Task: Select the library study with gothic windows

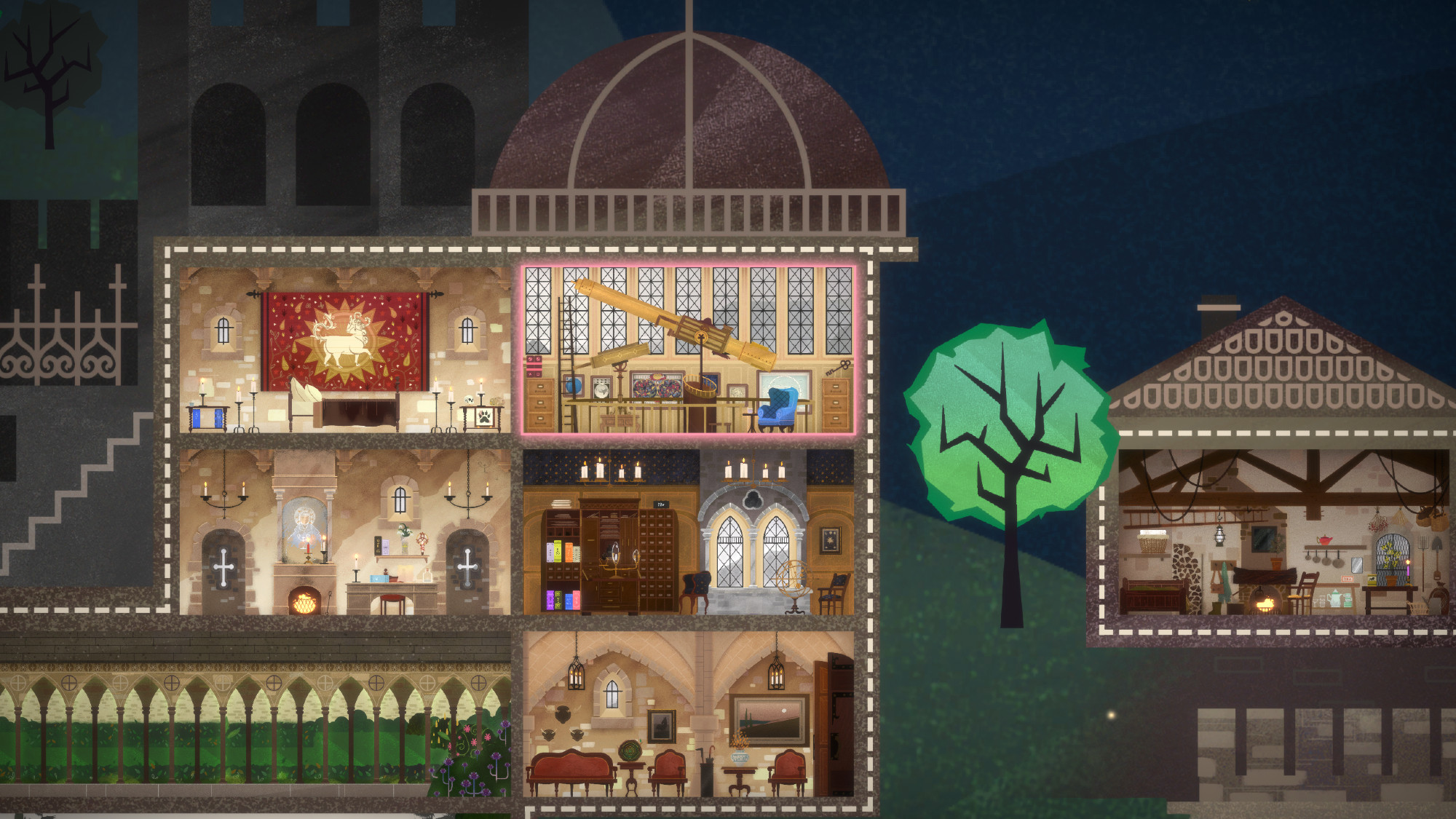Action: (x=689, y=532)
